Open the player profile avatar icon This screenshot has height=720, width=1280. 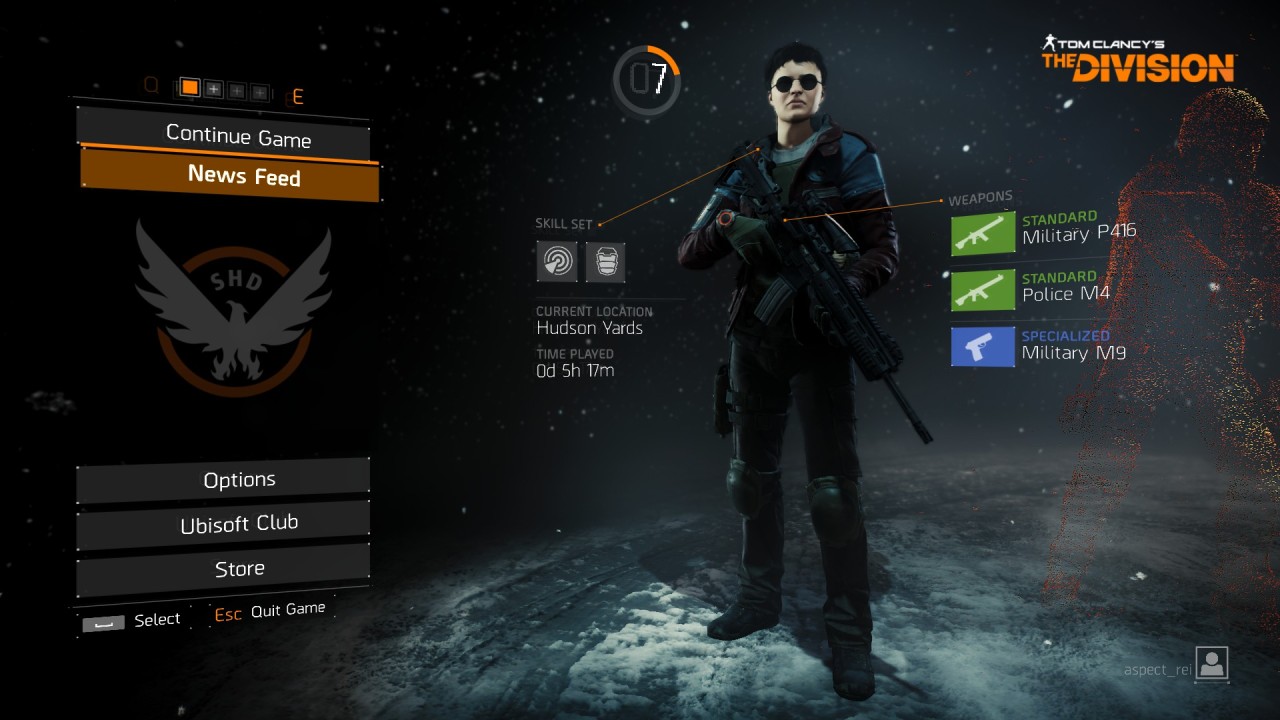pyautogui.click(x=1212, y=664)
